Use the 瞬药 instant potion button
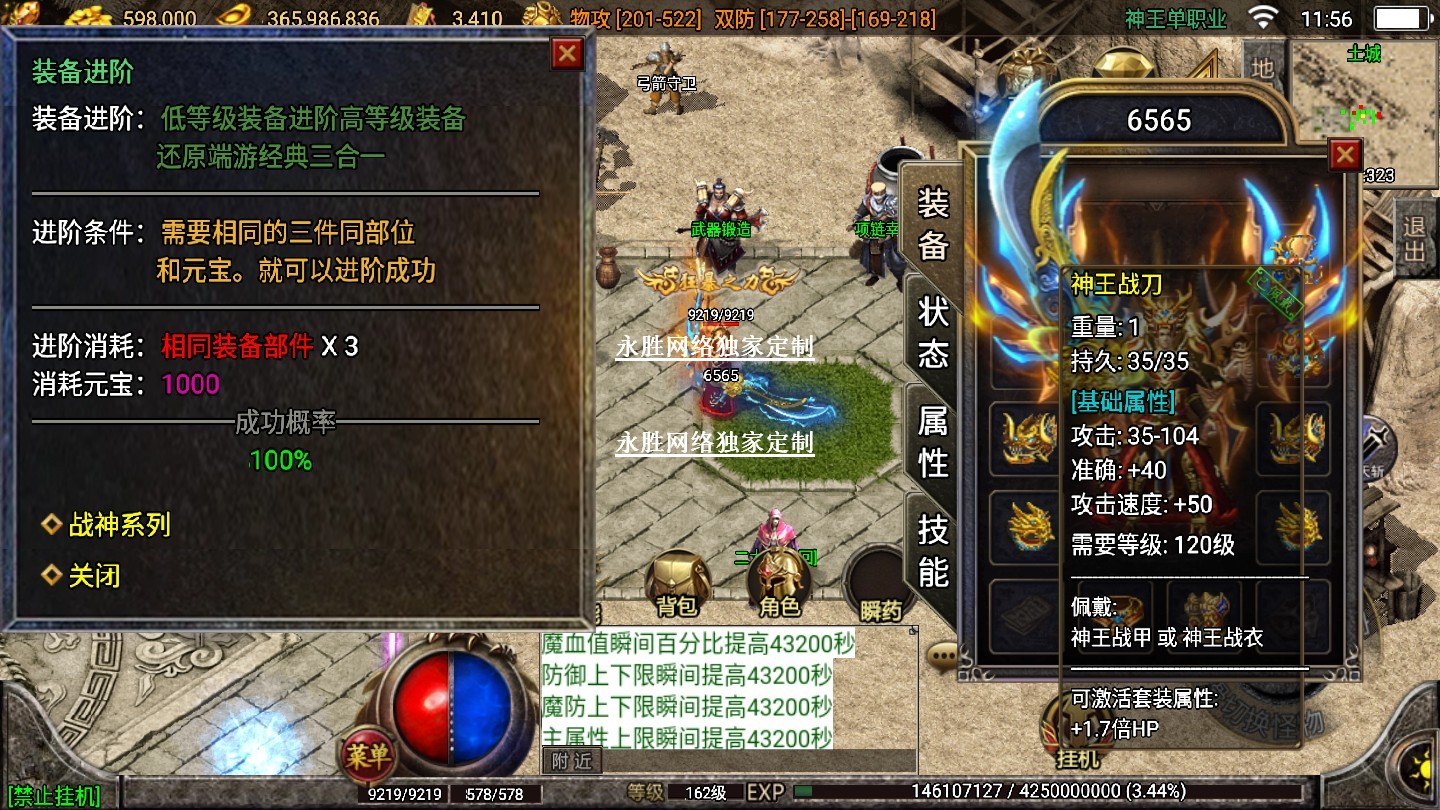The image size is (1440, 810). pyautogui.click(x=880, y=587)
